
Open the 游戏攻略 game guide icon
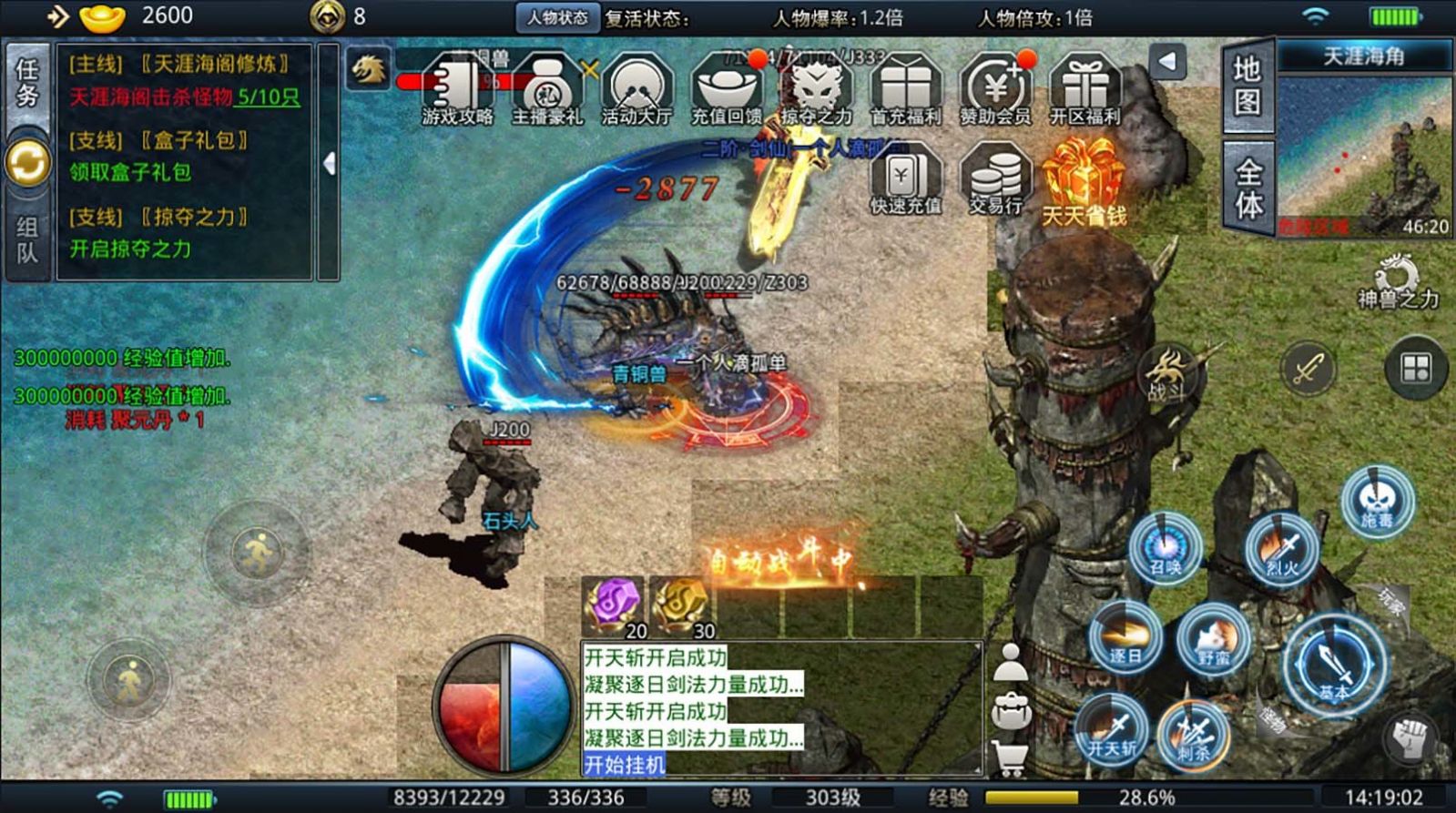457,89
